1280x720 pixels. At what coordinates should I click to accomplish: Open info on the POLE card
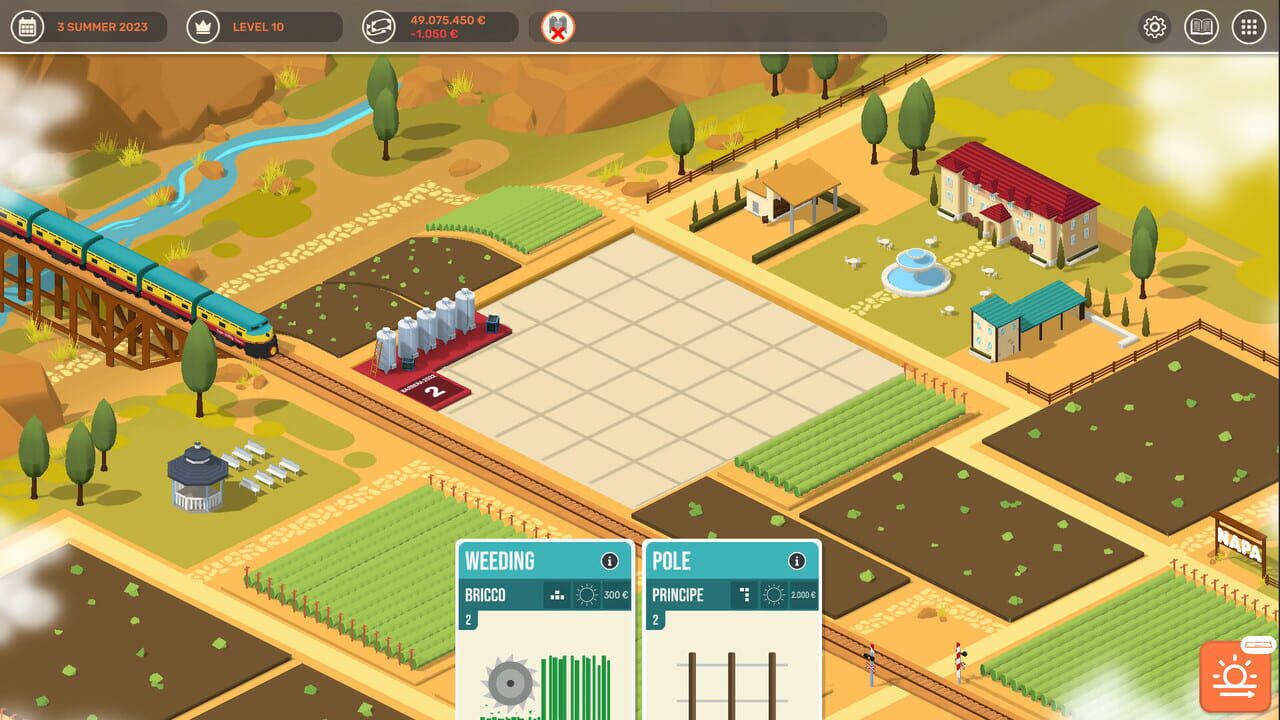pos(796,561)
